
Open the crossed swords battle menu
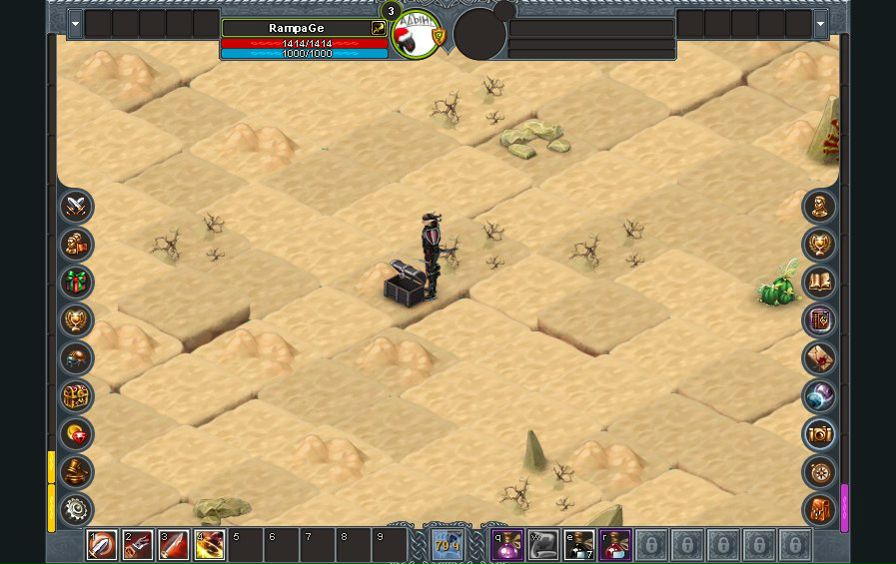[77, 207]
